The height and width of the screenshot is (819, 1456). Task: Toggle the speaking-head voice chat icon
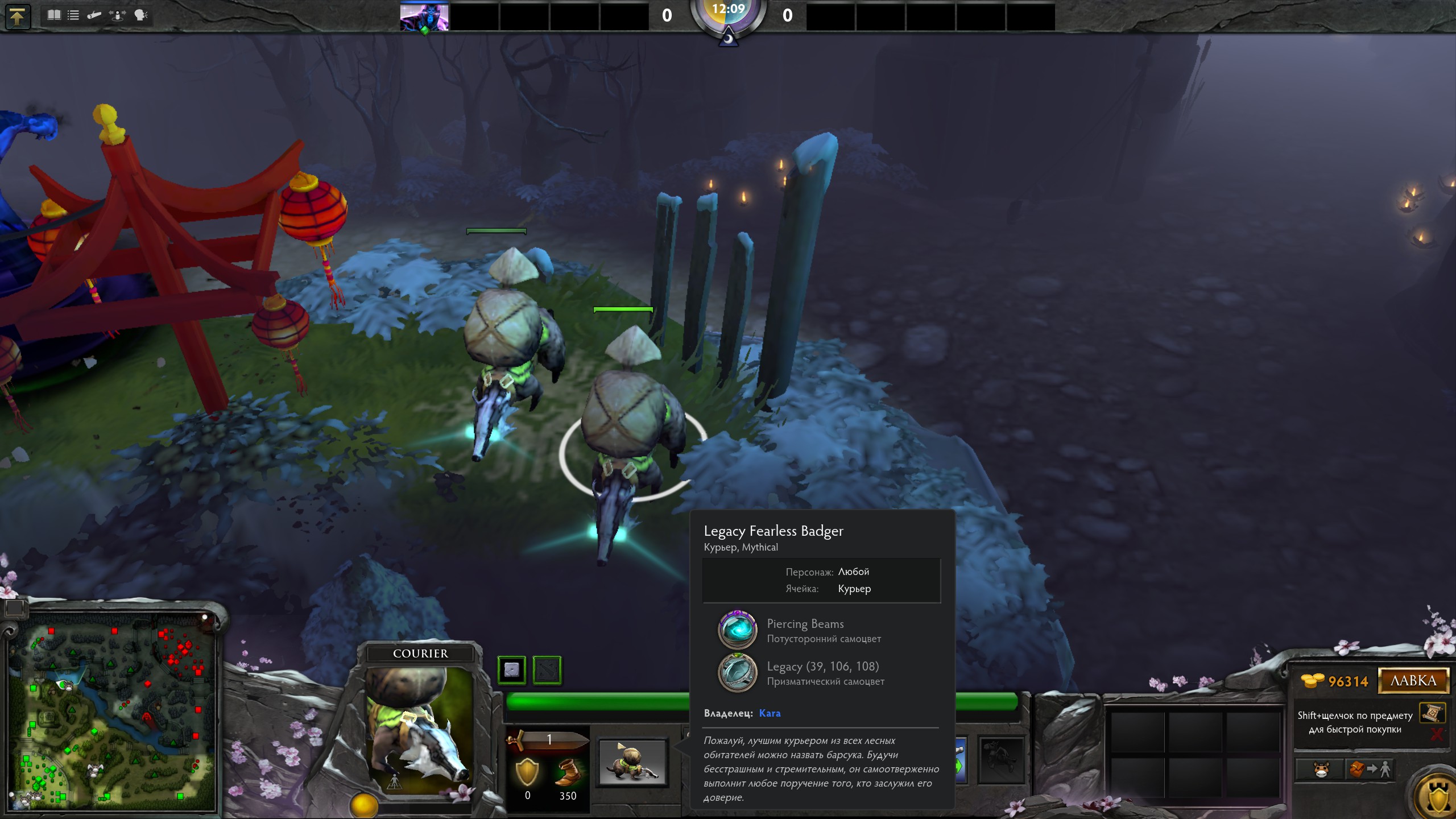point(140,15)
